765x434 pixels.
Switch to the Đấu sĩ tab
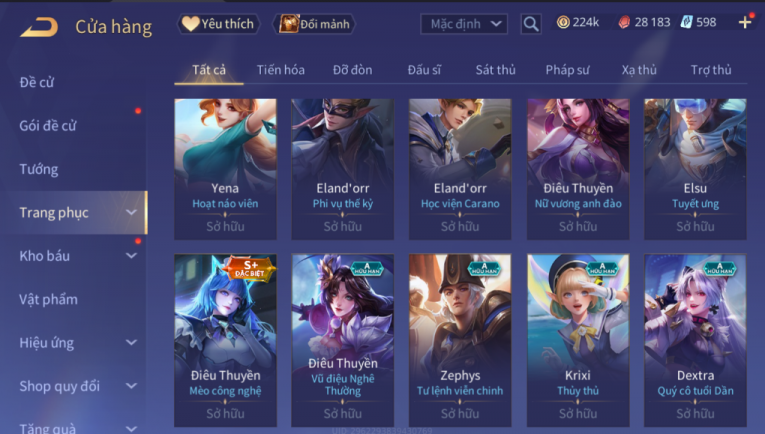tap(424, 70)
